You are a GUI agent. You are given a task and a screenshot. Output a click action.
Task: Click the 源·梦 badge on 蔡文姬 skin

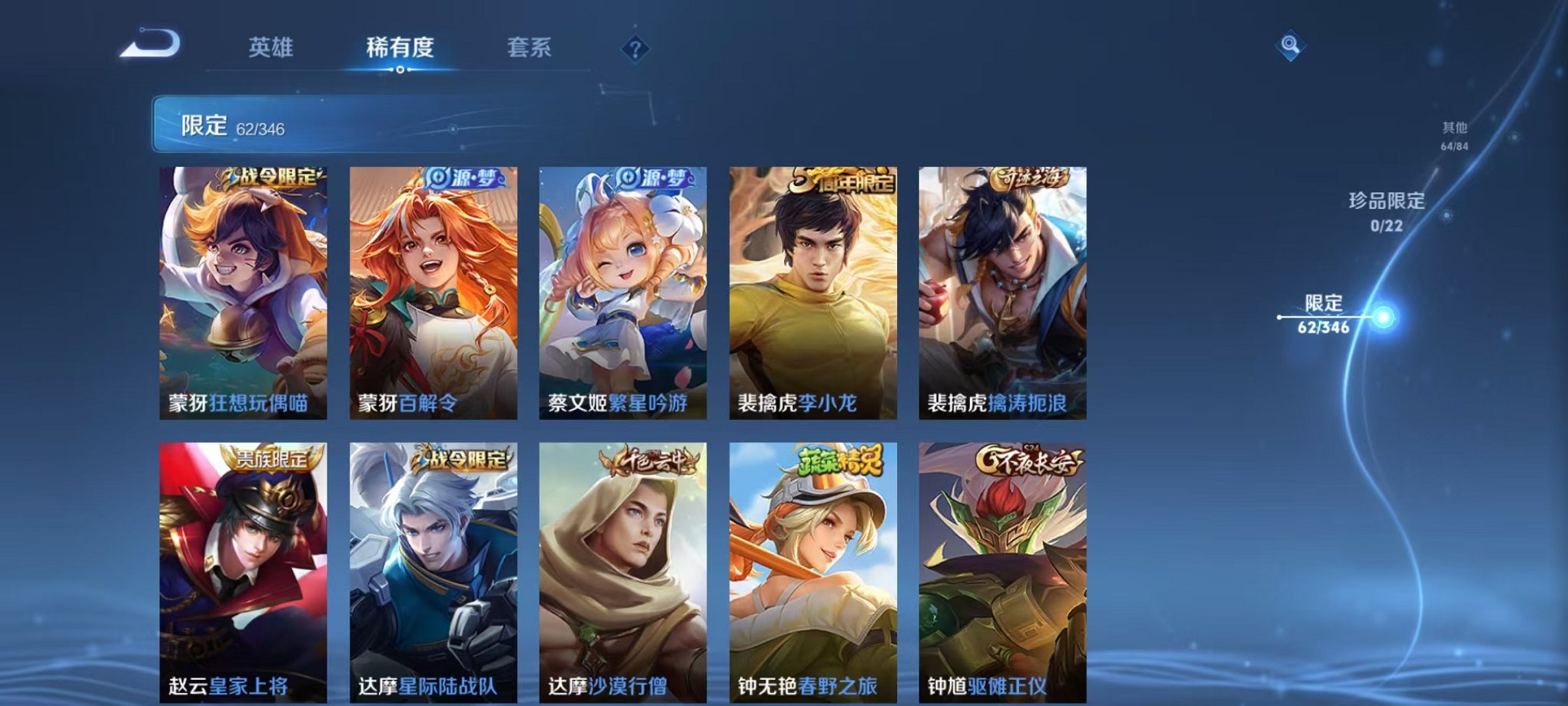coord(657,178)
